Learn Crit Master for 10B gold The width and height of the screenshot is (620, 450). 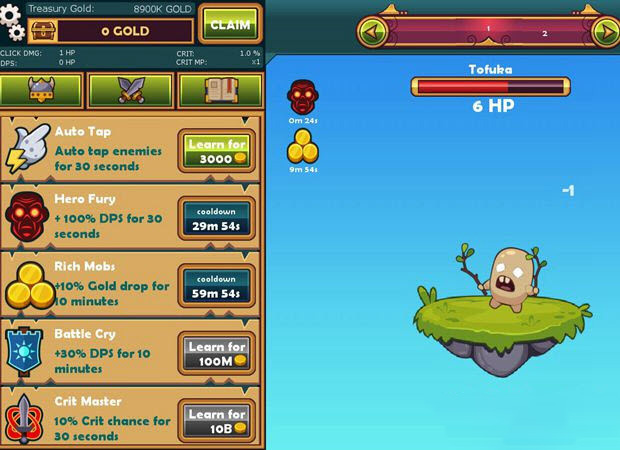click(217, 422)
